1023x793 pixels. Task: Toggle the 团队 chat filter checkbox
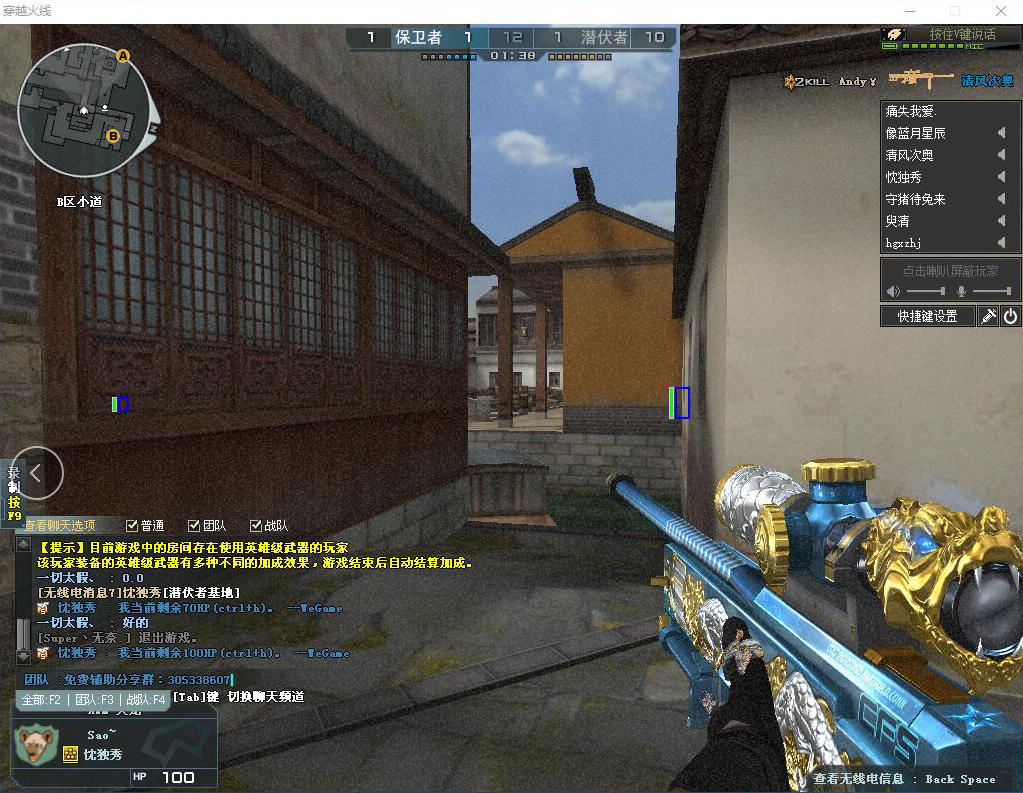click(x=195, y=526)
